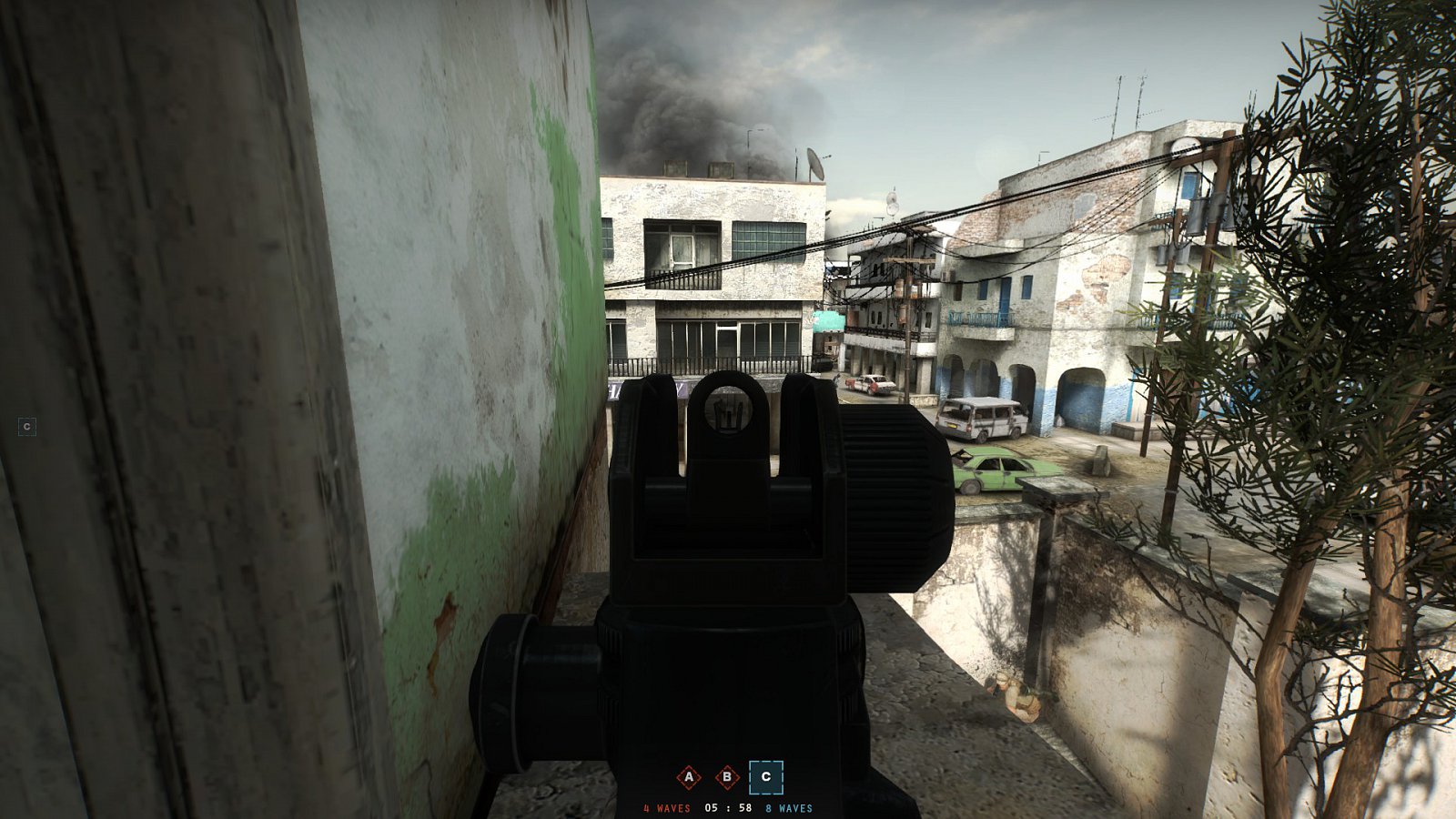Select objective A diamond marker

pos(689,777)
